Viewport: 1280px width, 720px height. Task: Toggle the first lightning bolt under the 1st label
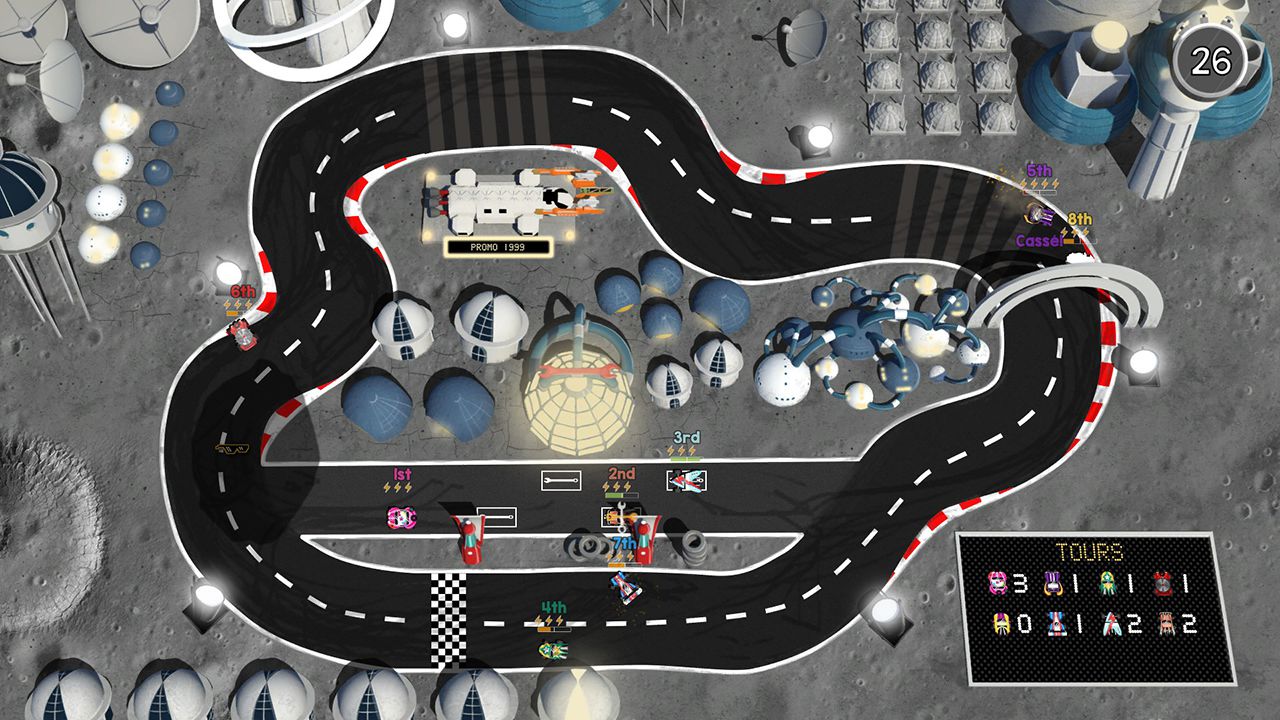pos(389,486)
